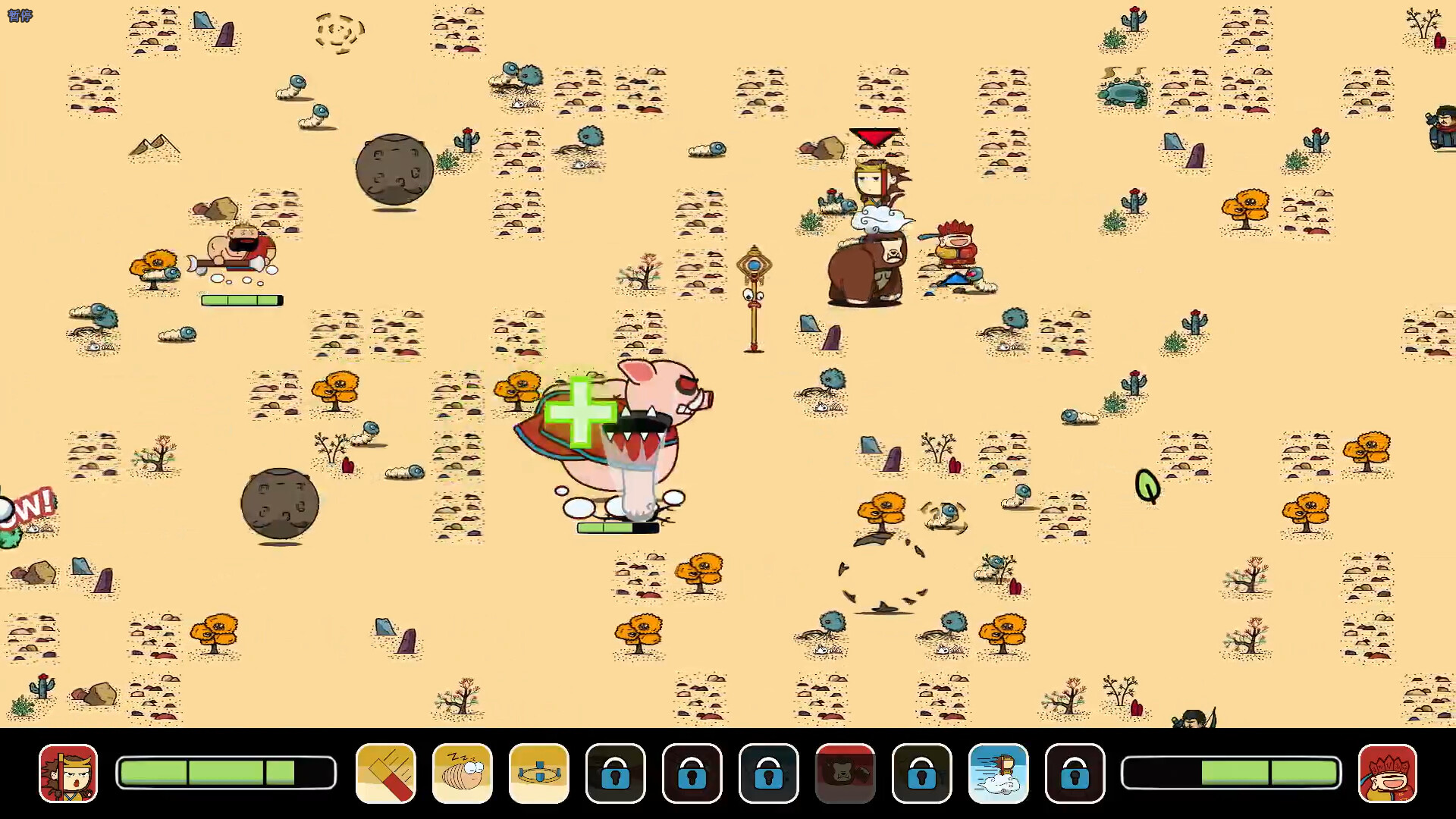
Task: Open the 暂停 pause menu
Action: point(20,15)
